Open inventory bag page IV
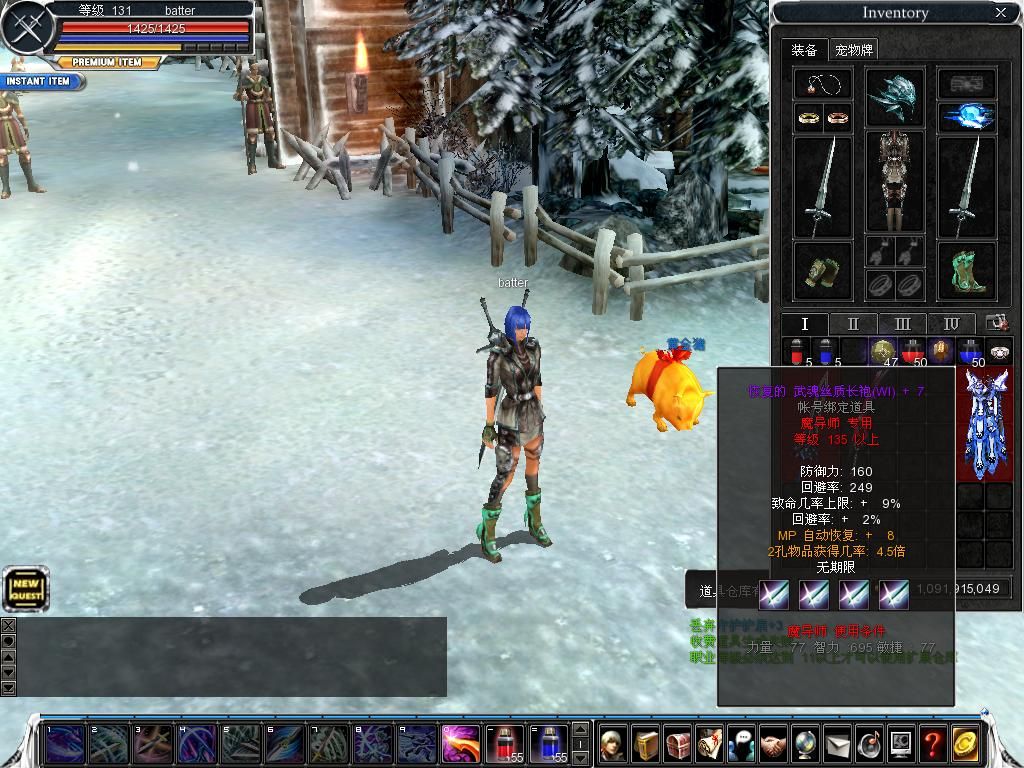Image resolution: width=1024 pixels, height=768 pixels. [x=951, y=324]
